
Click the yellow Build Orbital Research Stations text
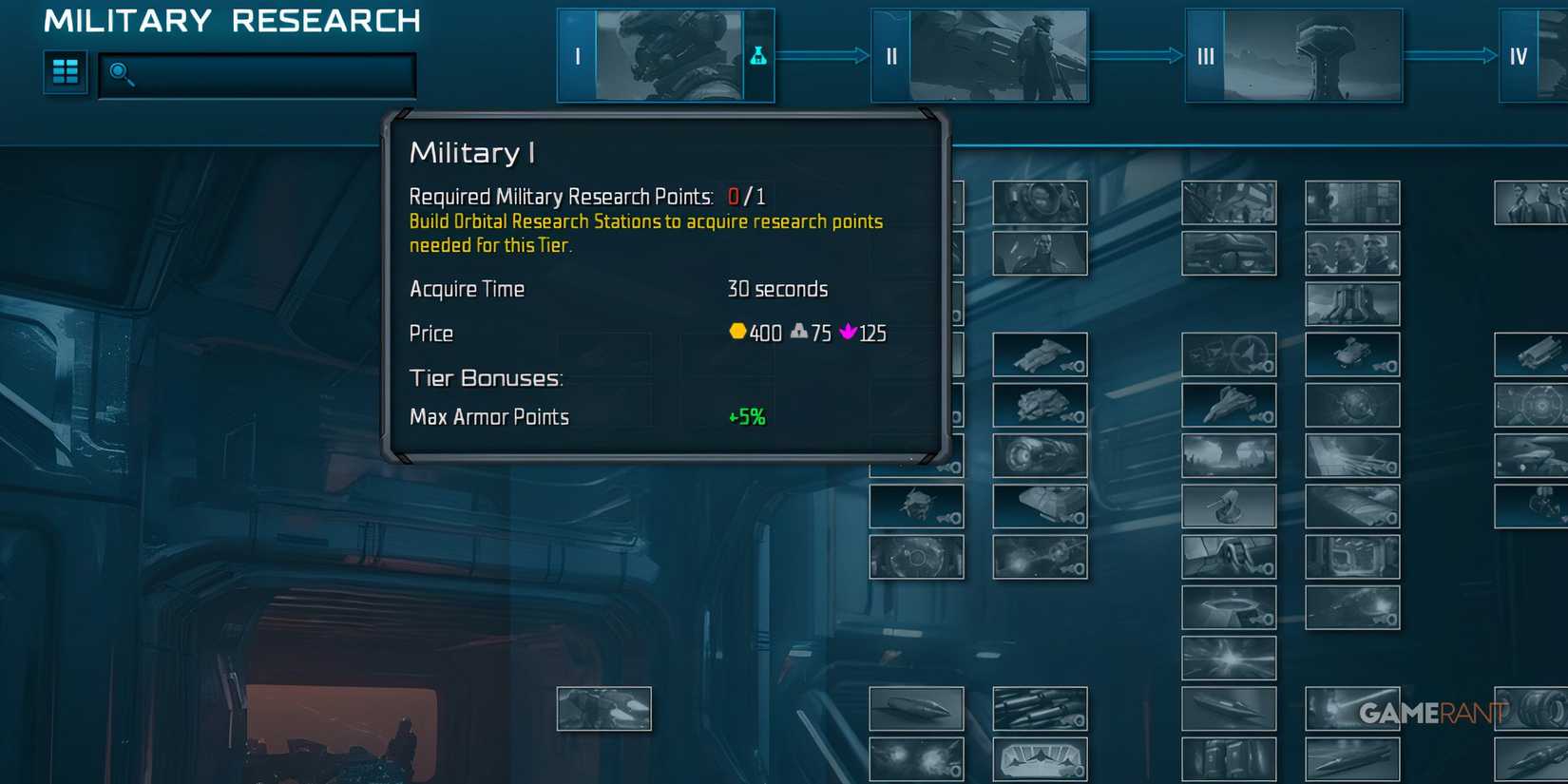(645, 221)
